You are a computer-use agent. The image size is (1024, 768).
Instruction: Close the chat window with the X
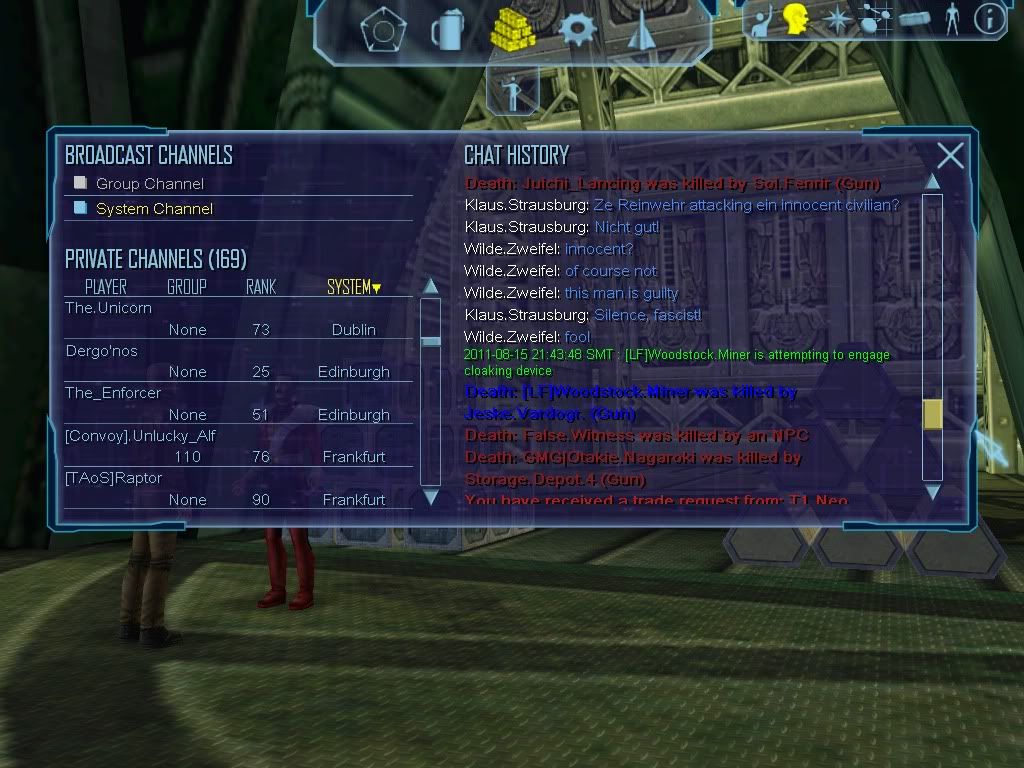pos(950,156)
